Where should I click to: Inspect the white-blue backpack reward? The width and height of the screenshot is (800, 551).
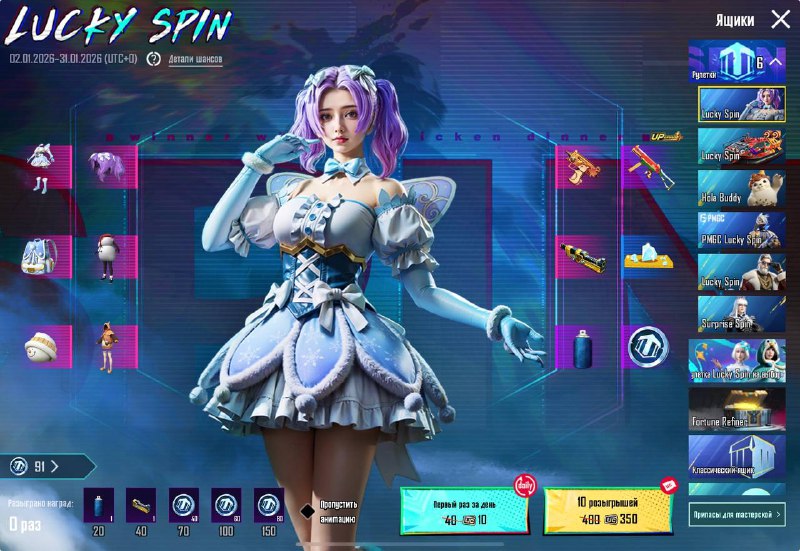point(41,258)
